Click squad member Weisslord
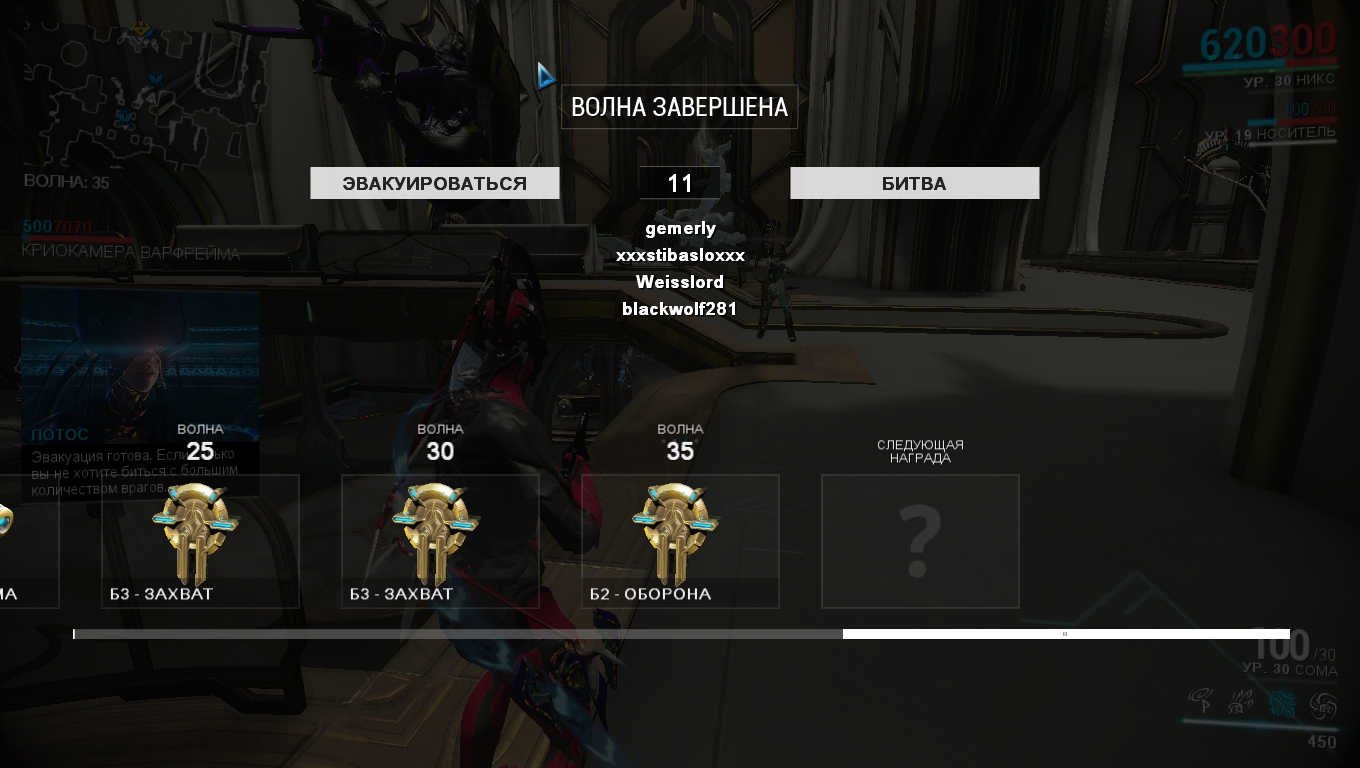The width and height of the screenshot is (1360, 768). (680, 282)
